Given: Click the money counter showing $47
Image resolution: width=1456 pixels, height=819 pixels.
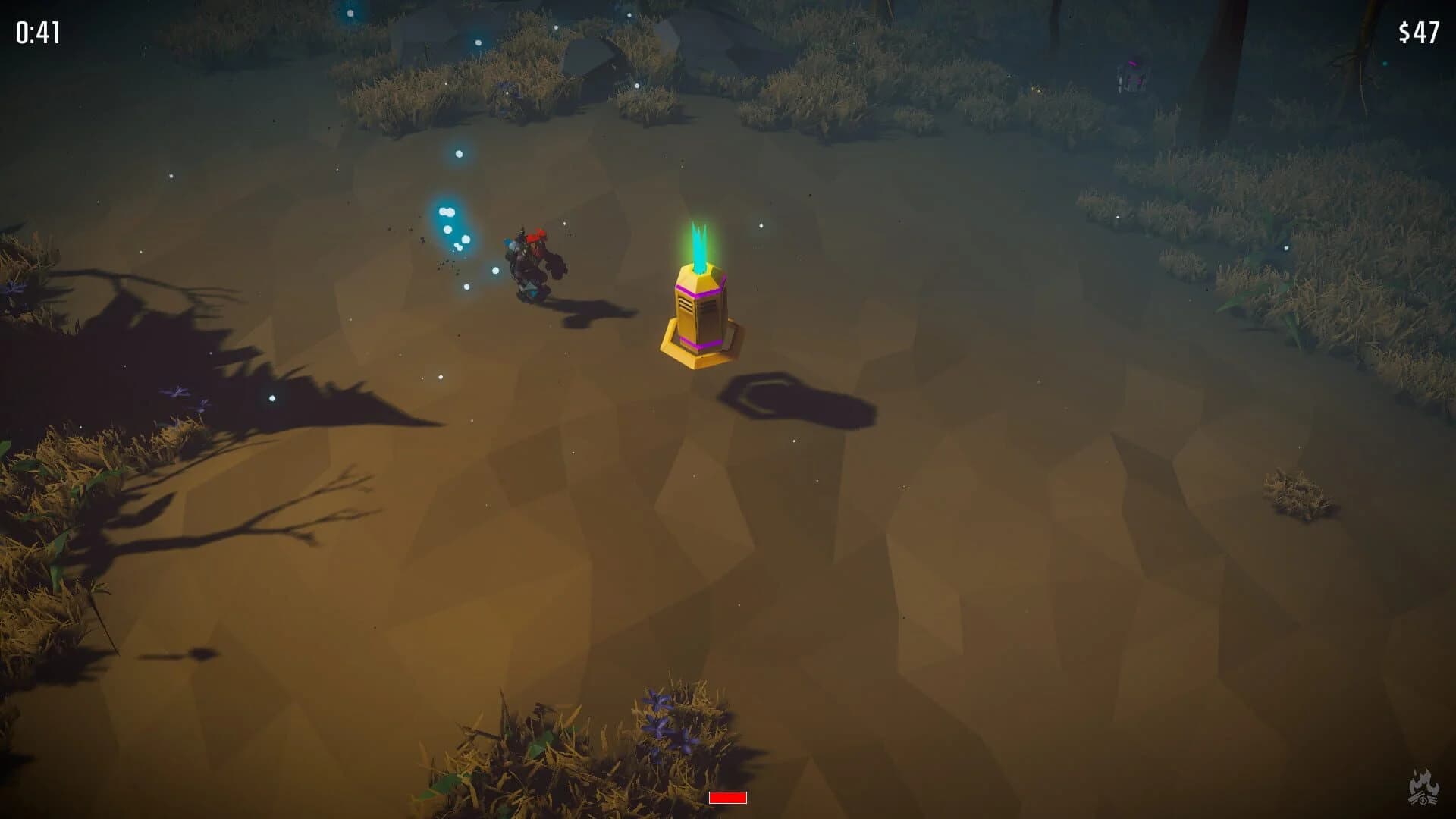Looking at the screenshot, I should coord(1420,32).
